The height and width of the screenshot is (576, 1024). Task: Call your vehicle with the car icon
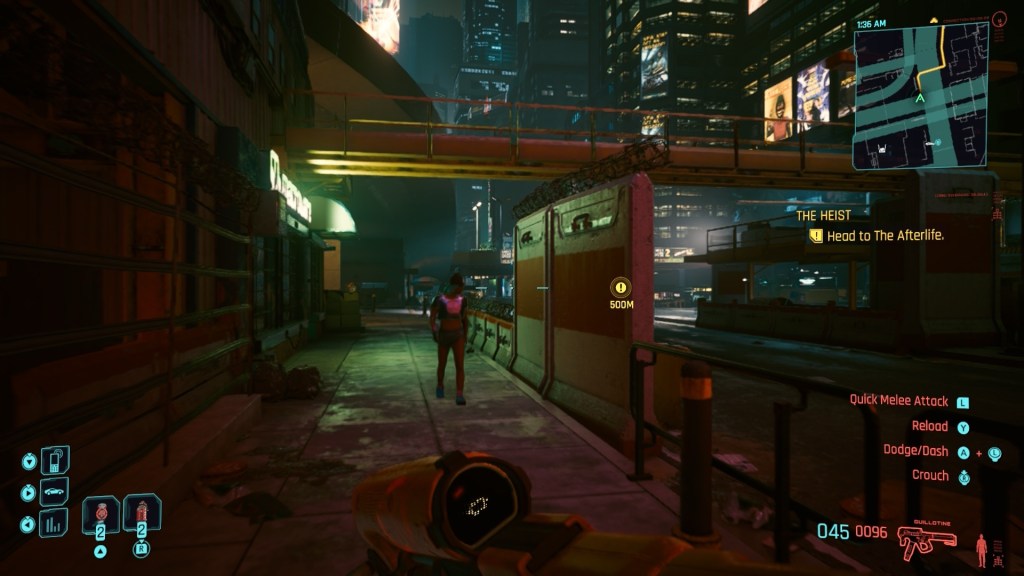[54, 491]
